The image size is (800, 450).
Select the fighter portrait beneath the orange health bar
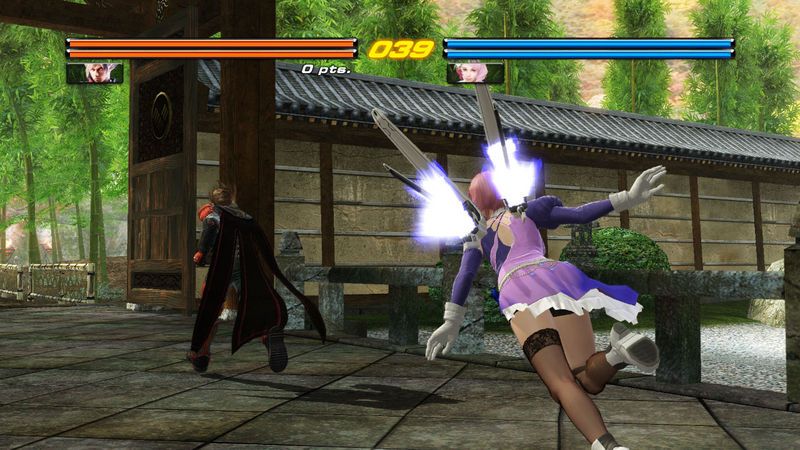click(95, 72)
